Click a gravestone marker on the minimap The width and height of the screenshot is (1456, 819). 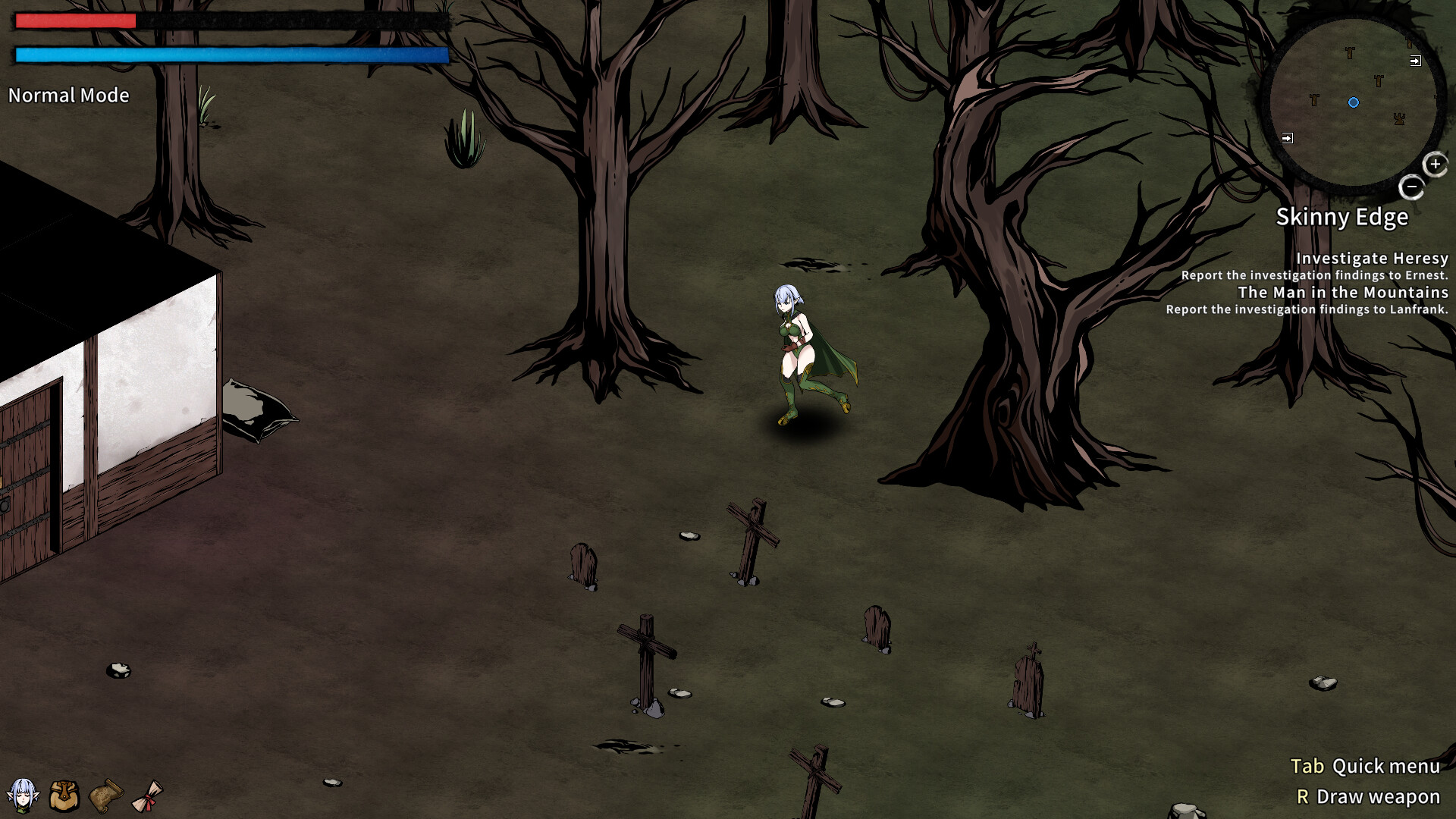(x=1350, y=52)
